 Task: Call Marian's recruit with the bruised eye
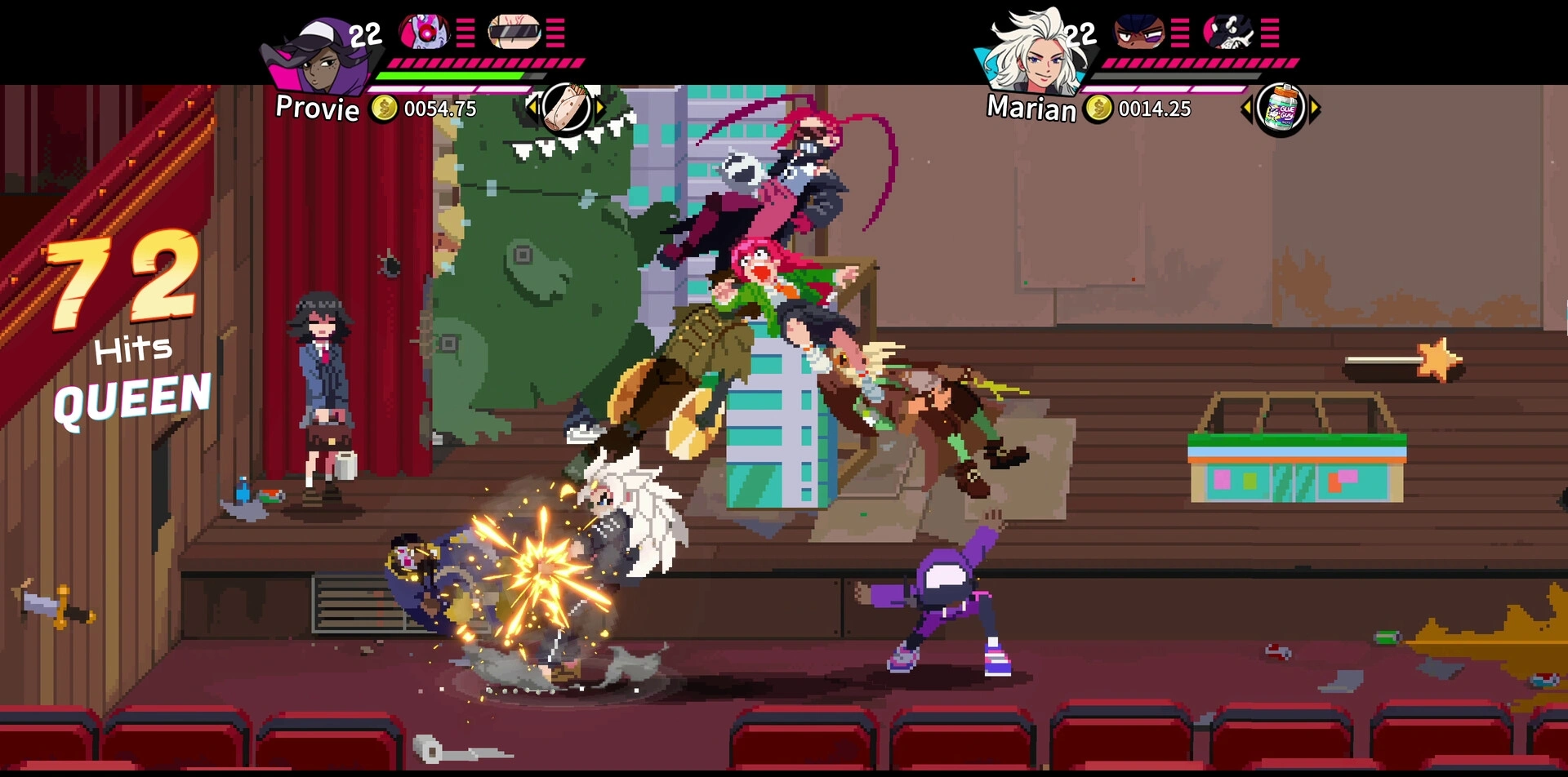(x=1139, y=32)
